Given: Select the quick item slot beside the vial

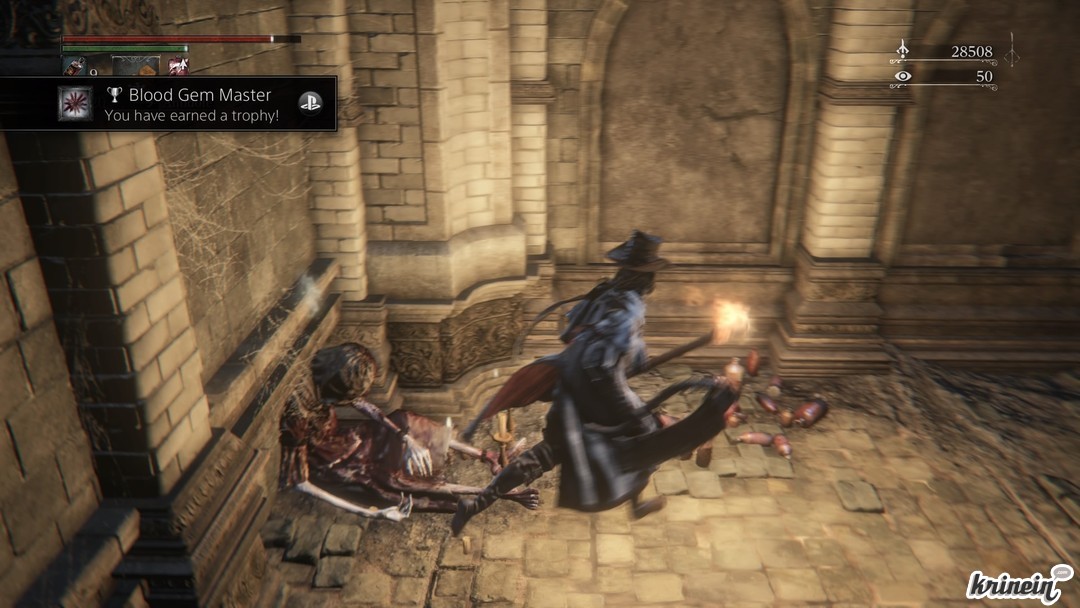Looking at the screenshot, I should click(x=135, y=66).
